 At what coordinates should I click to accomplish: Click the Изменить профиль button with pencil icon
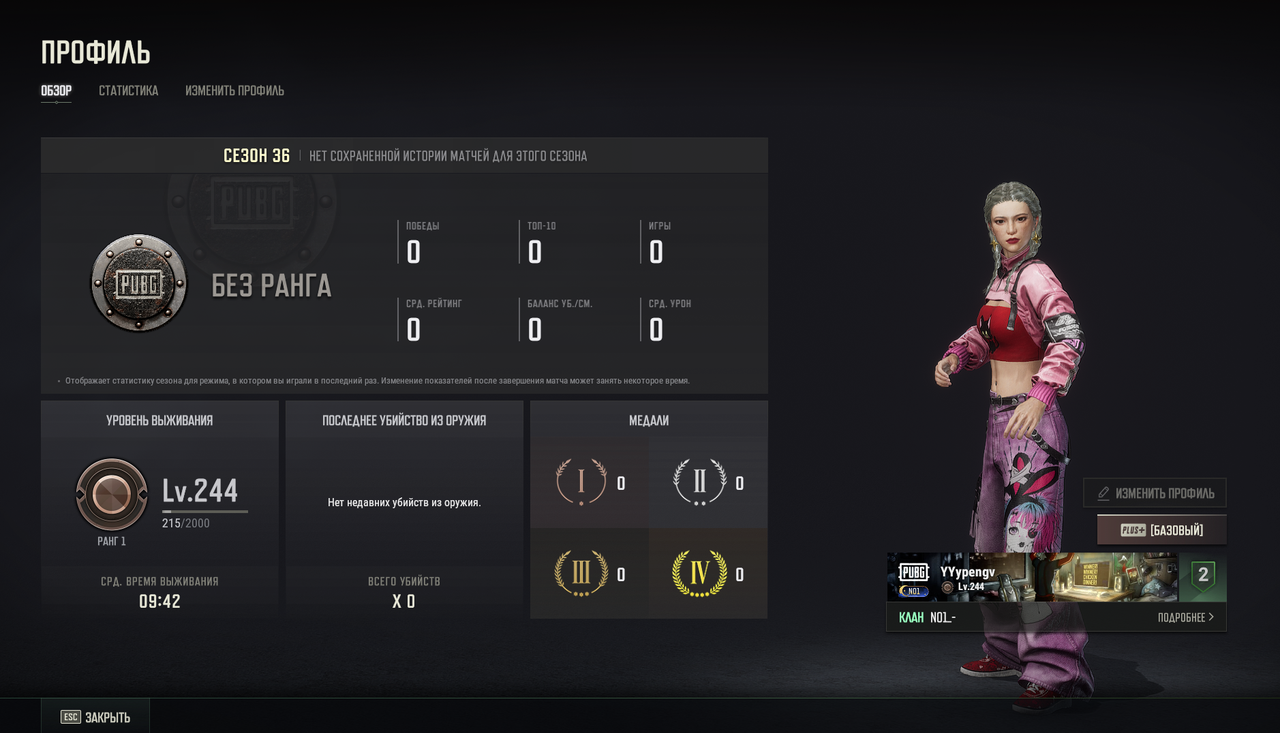click(1155, 493)
